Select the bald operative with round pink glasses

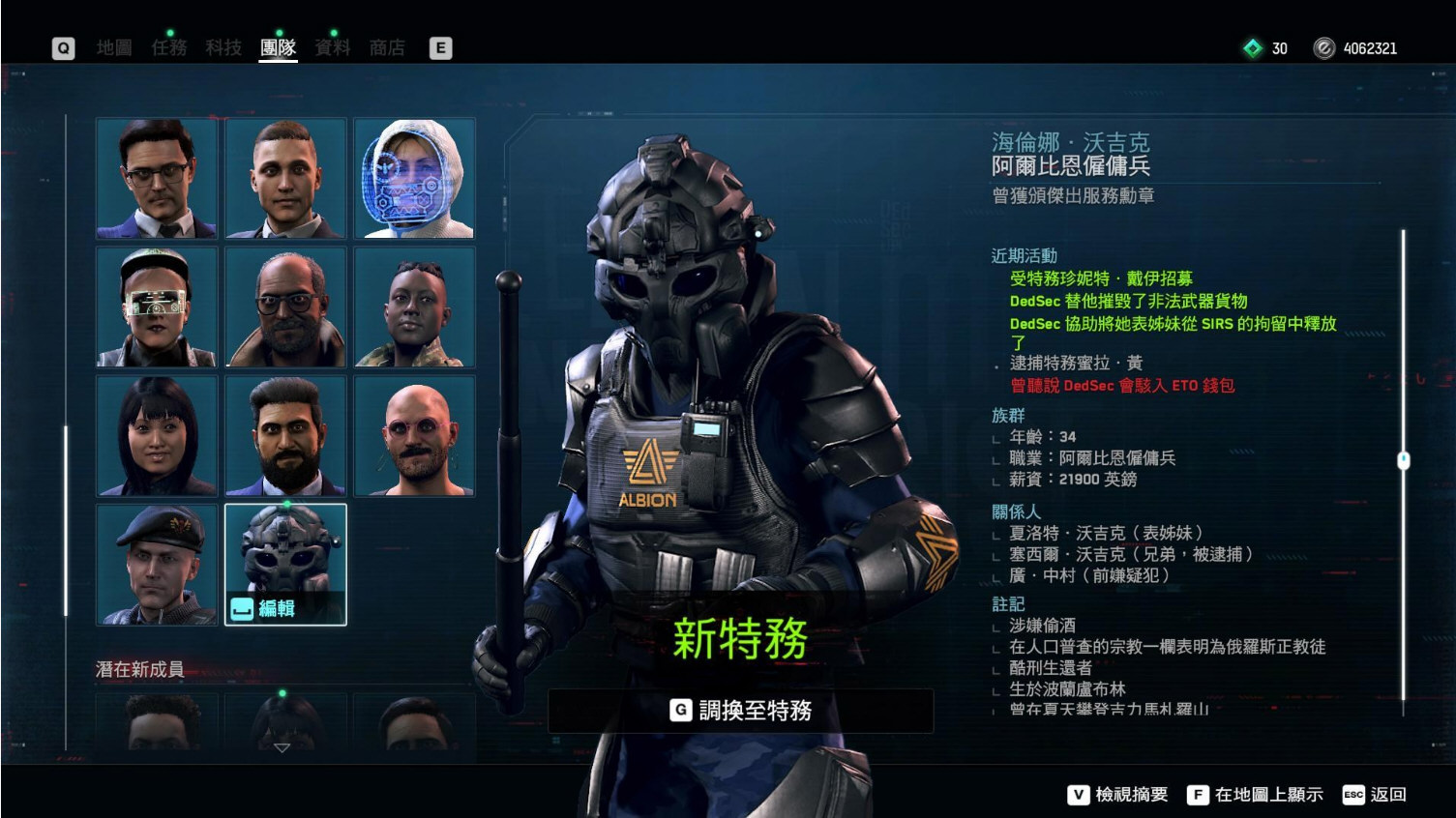[414, 436]
